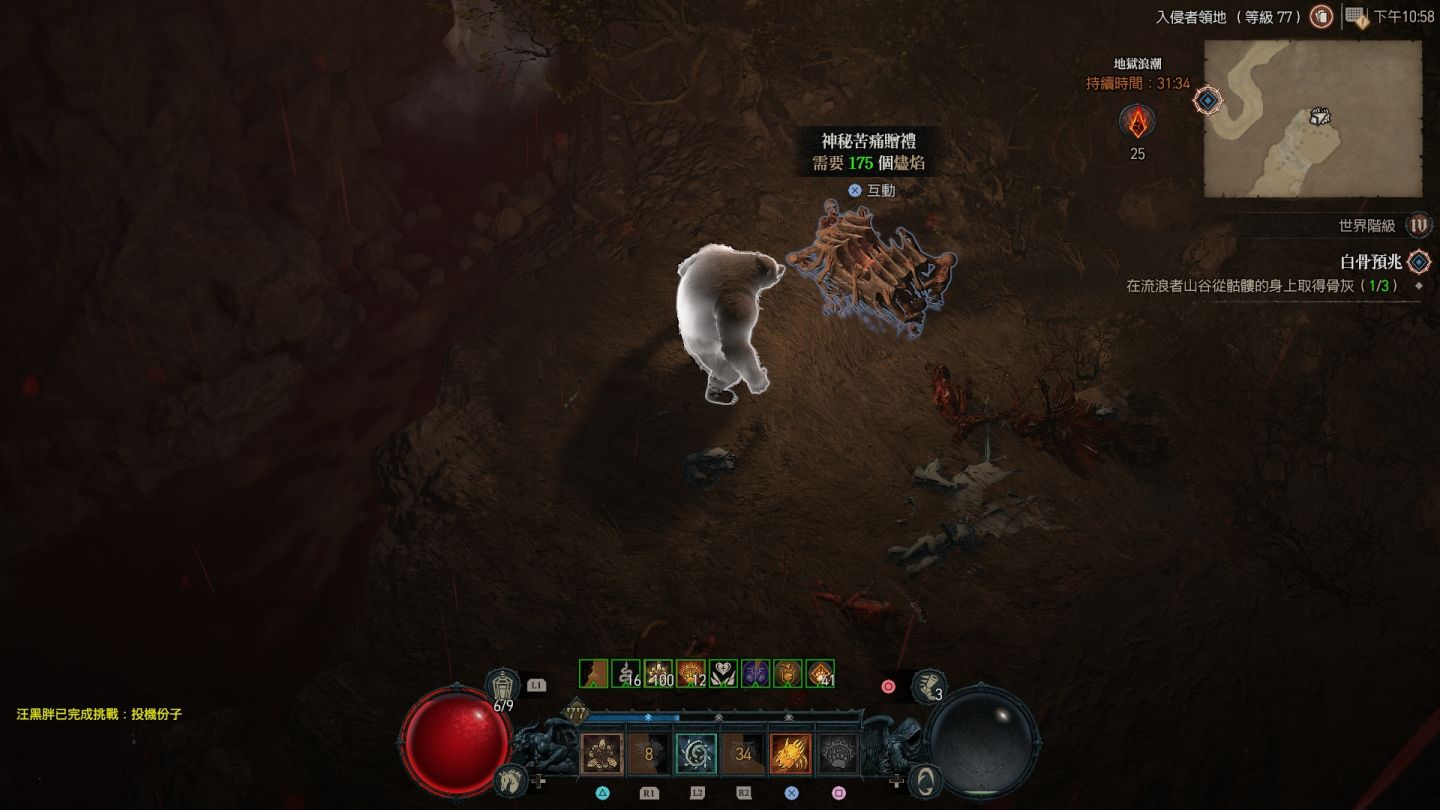This screenshot has height=810, width=1440.
Task: Click the round icon beside the zone name
Action: tap(1321, 16)
